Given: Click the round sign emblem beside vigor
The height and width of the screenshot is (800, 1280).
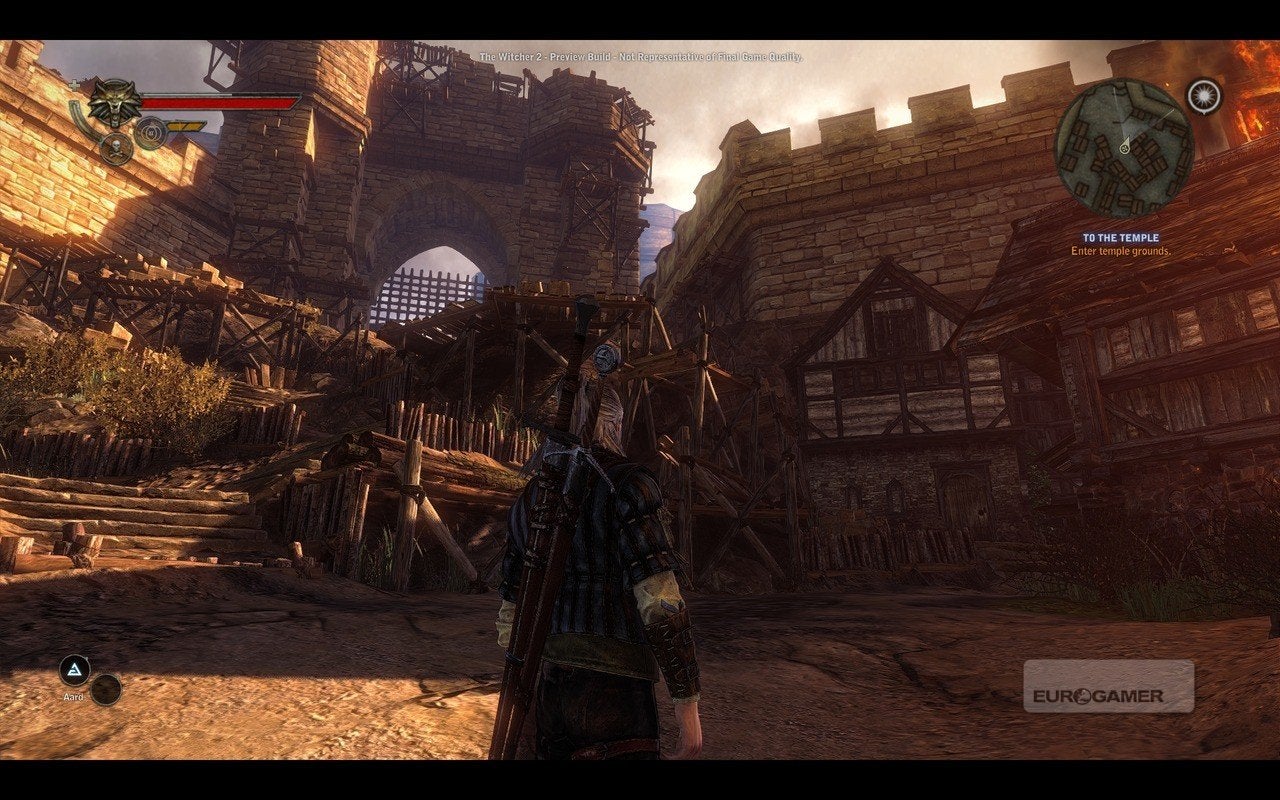Looking at the screenshot, I should (150, 132).
